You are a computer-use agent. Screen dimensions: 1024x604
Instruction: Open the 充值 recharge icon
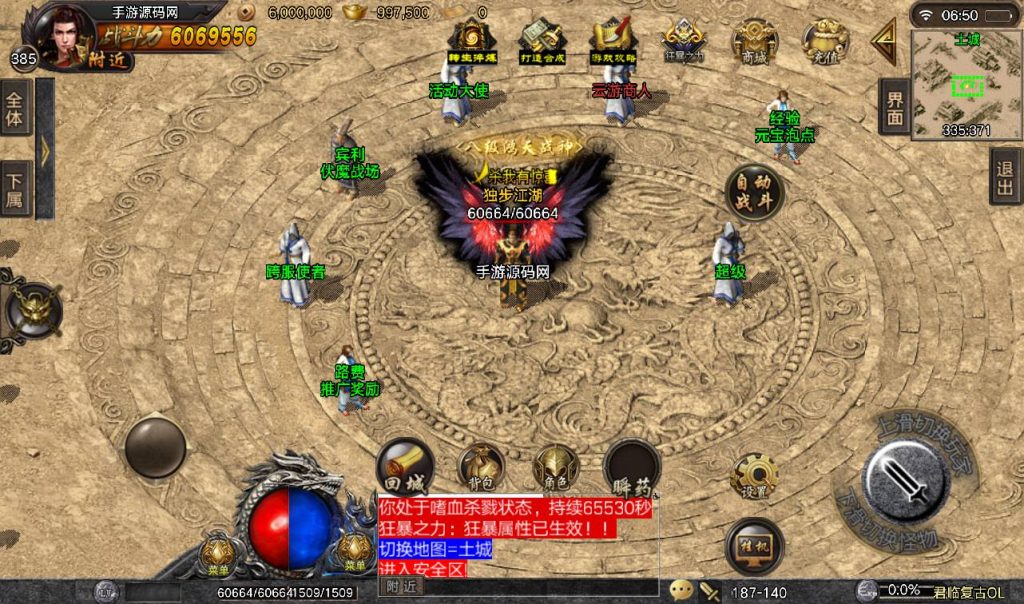tap(825, 40)
